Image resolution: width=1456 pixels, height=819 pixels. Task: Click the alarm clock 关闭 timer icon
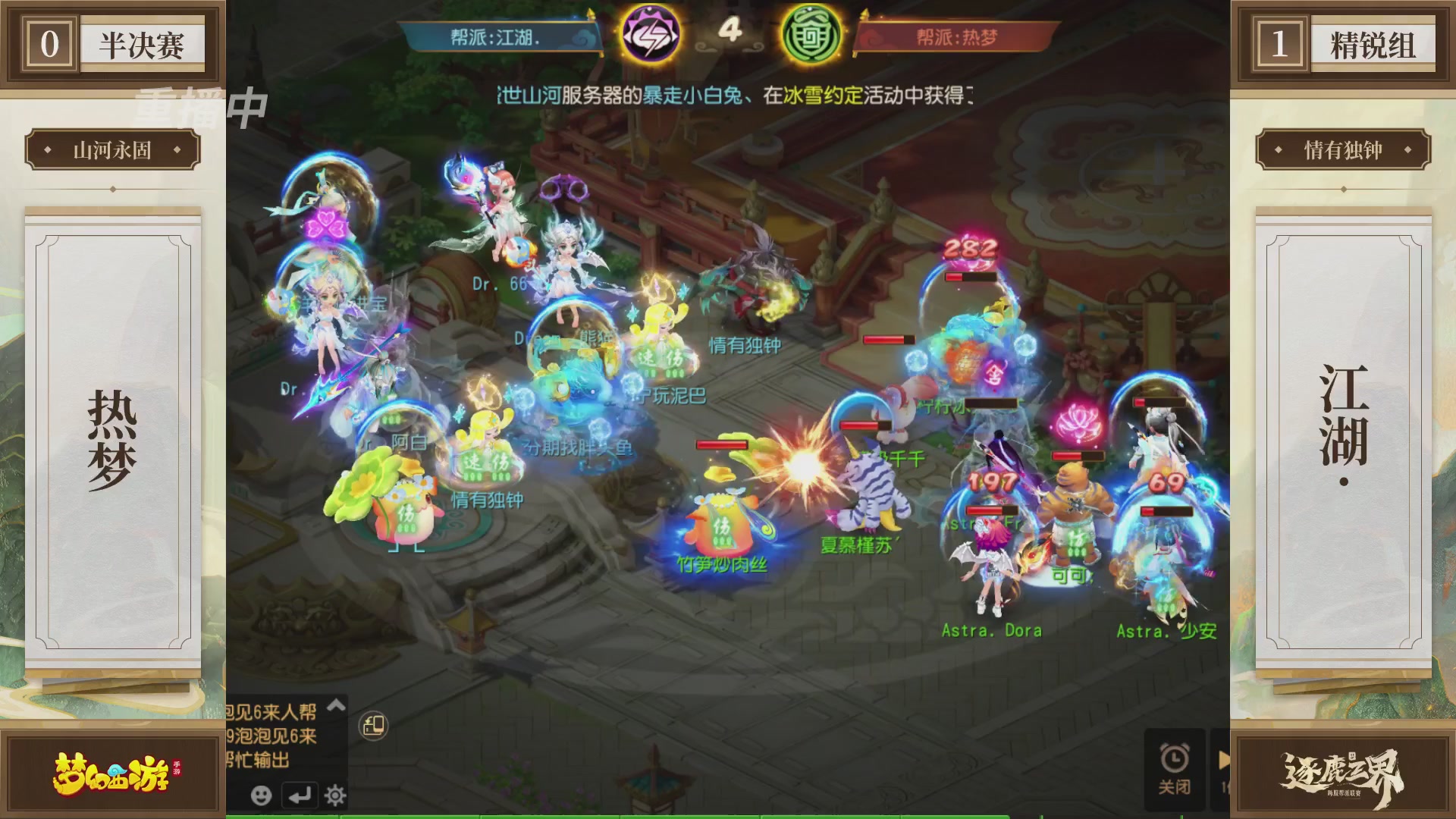tap(1175, 757)
